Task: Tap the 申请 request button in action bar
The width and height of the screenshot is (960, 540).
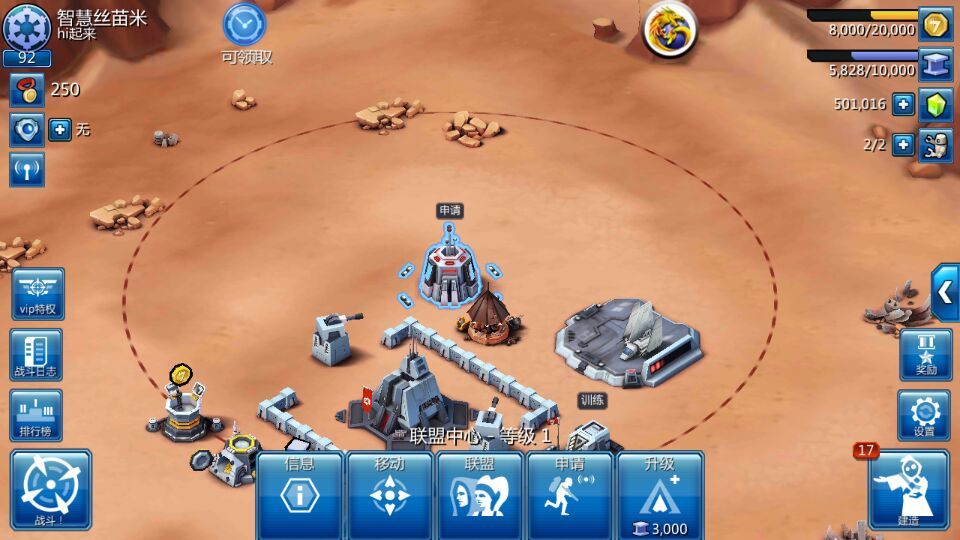Action: point(569,494)
